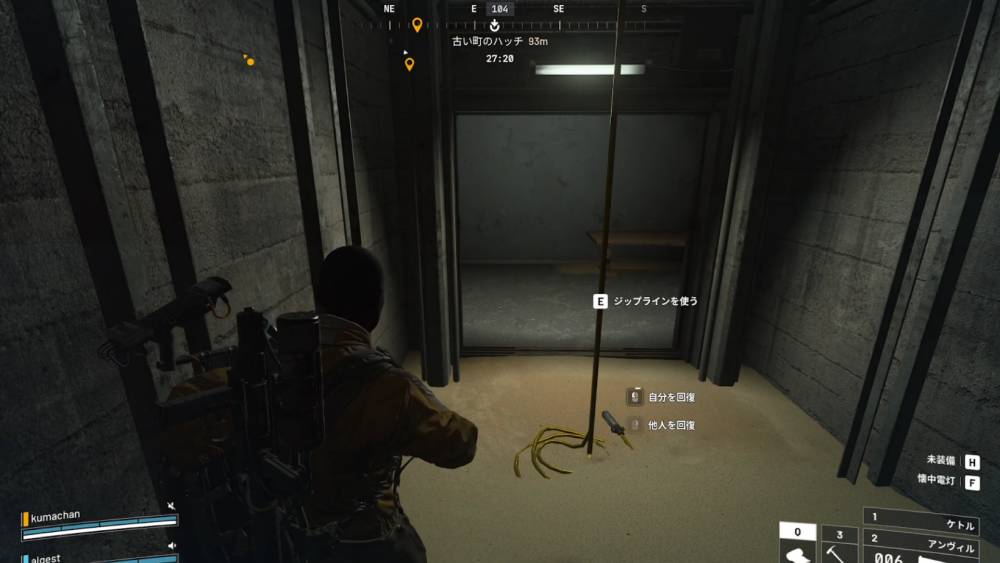
Task: Click the extraction hatch marker on compass
Action: click(x=494, y=25)
